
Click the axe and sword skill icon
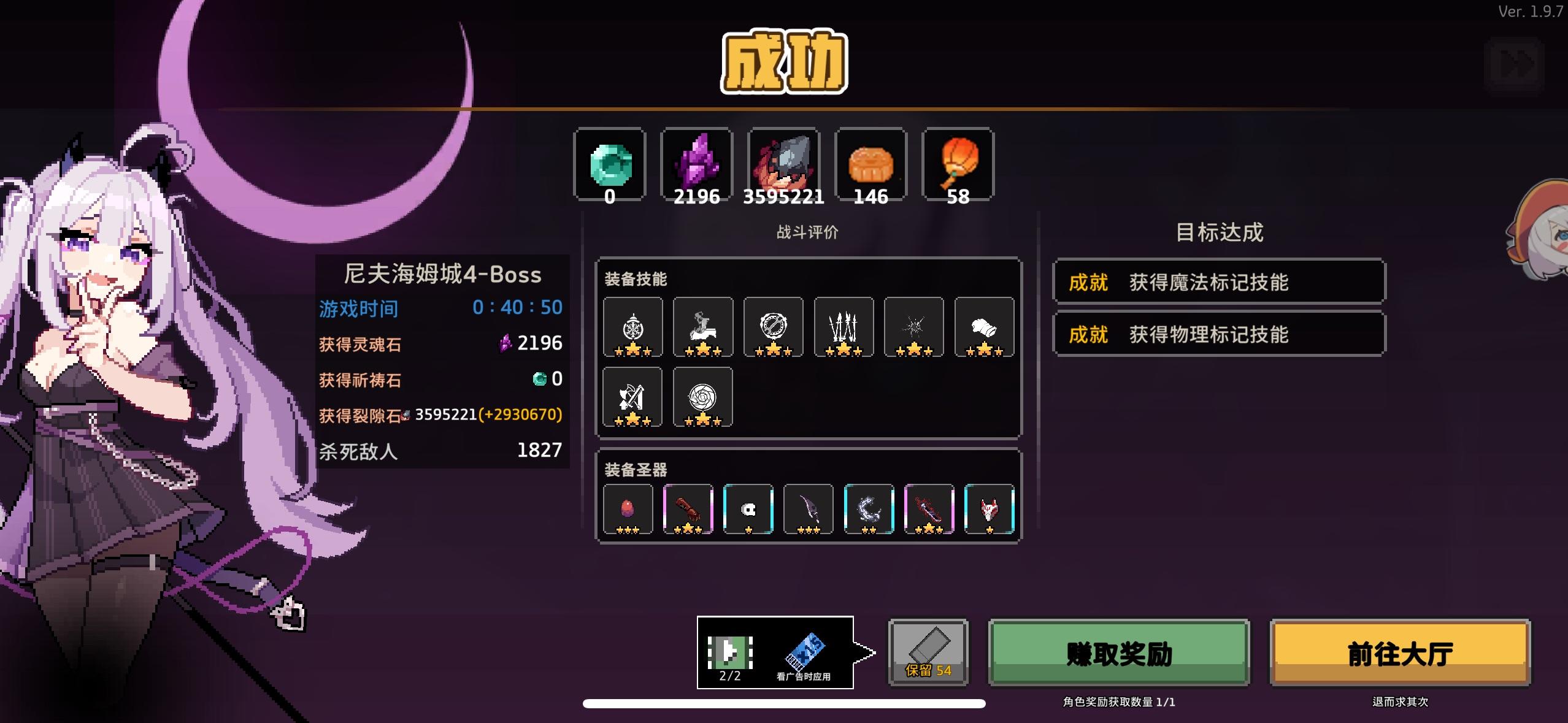[x=634, y=397]
